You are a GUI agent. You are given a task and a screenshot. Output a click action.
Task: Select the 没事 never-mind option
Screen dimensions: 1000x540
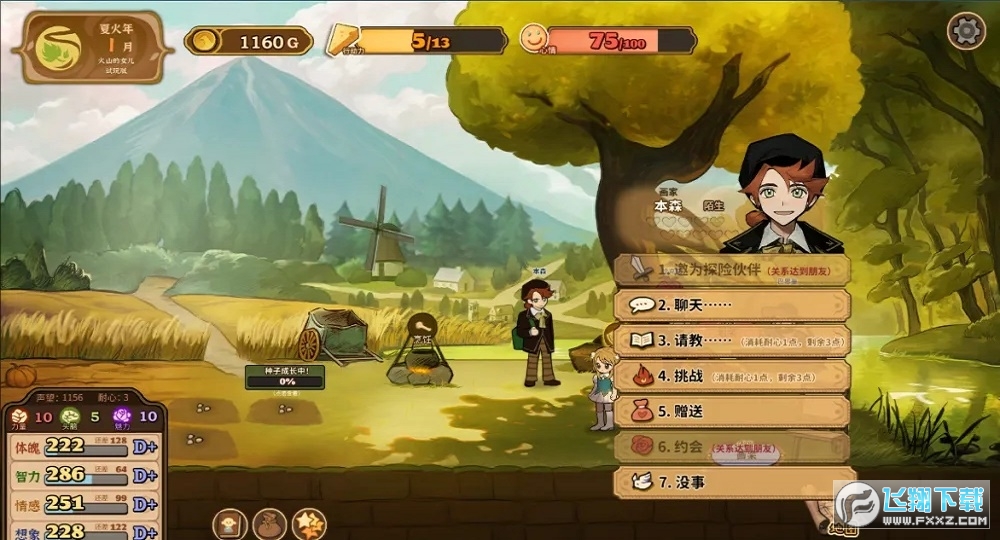pos(732,482)
